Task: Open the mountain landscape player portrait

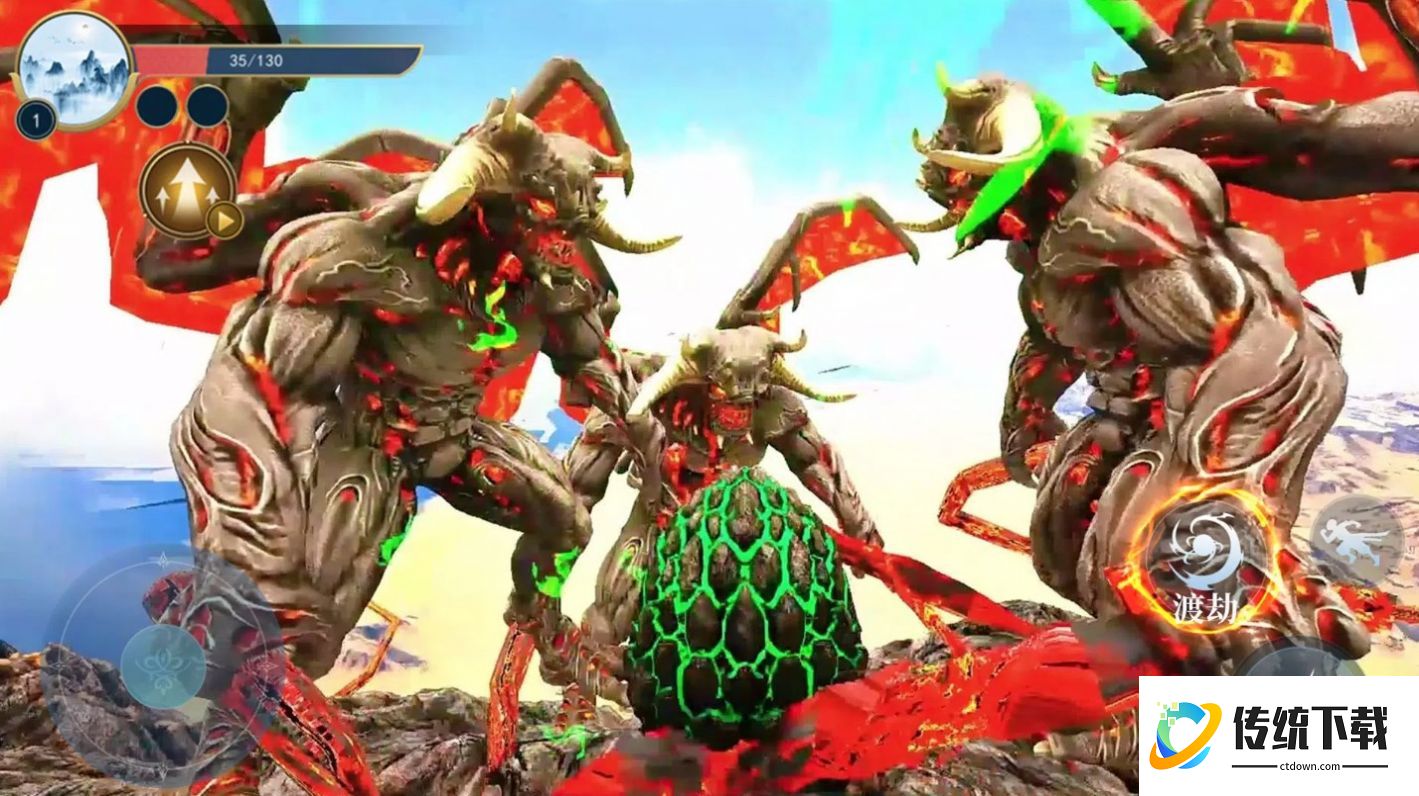Action: pyautogui.click(x=75, y=68)
